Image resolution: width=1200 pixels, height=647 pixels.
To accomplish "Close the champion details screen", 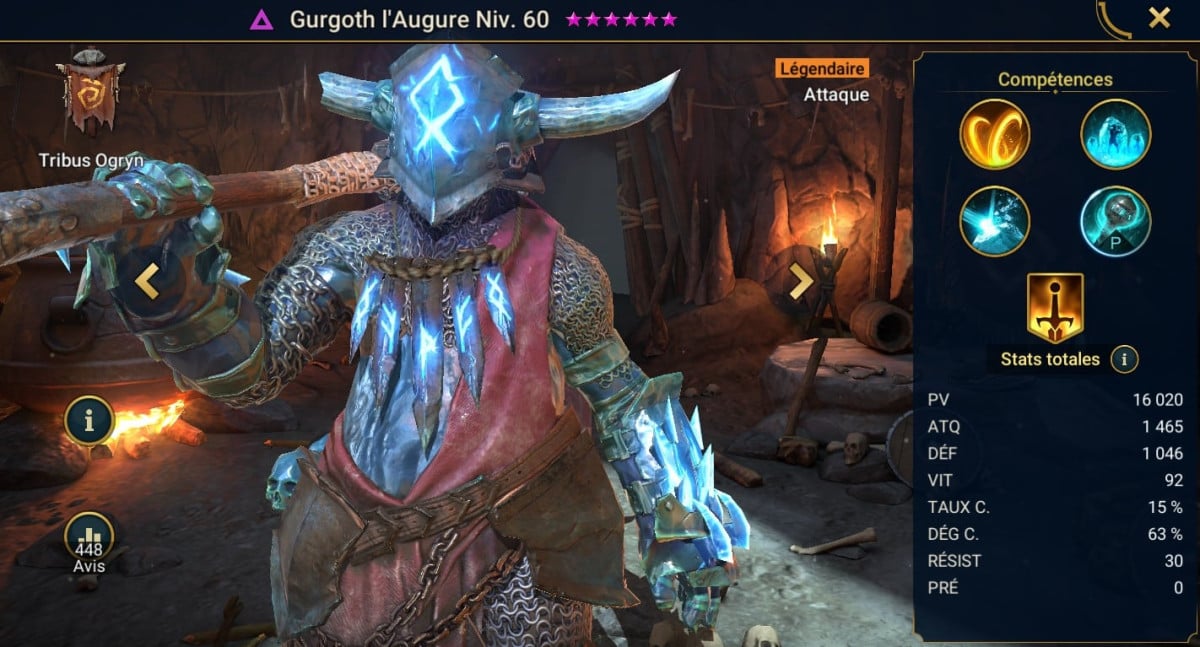I will click(1159, 18).
